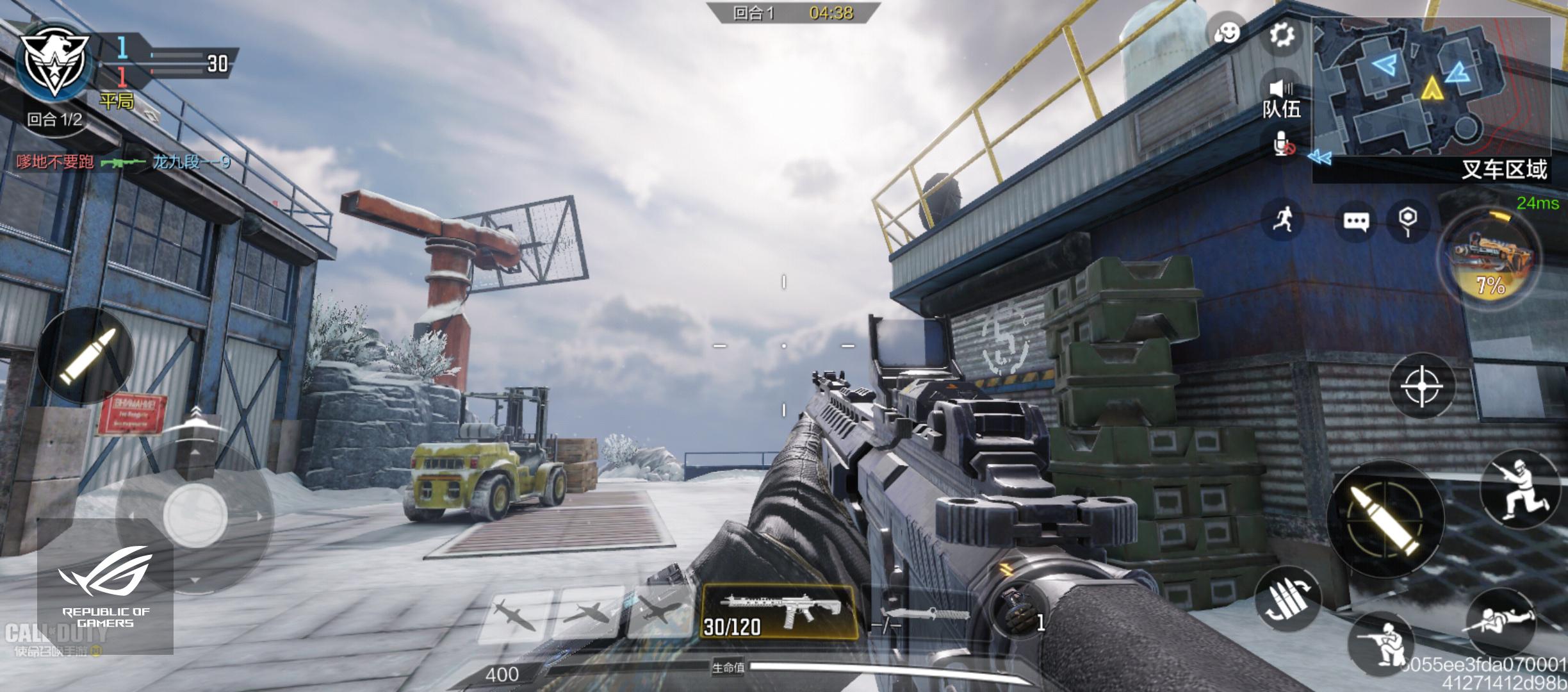
Task: Open the emote smiley face menu
Action: coord(1227,33)
